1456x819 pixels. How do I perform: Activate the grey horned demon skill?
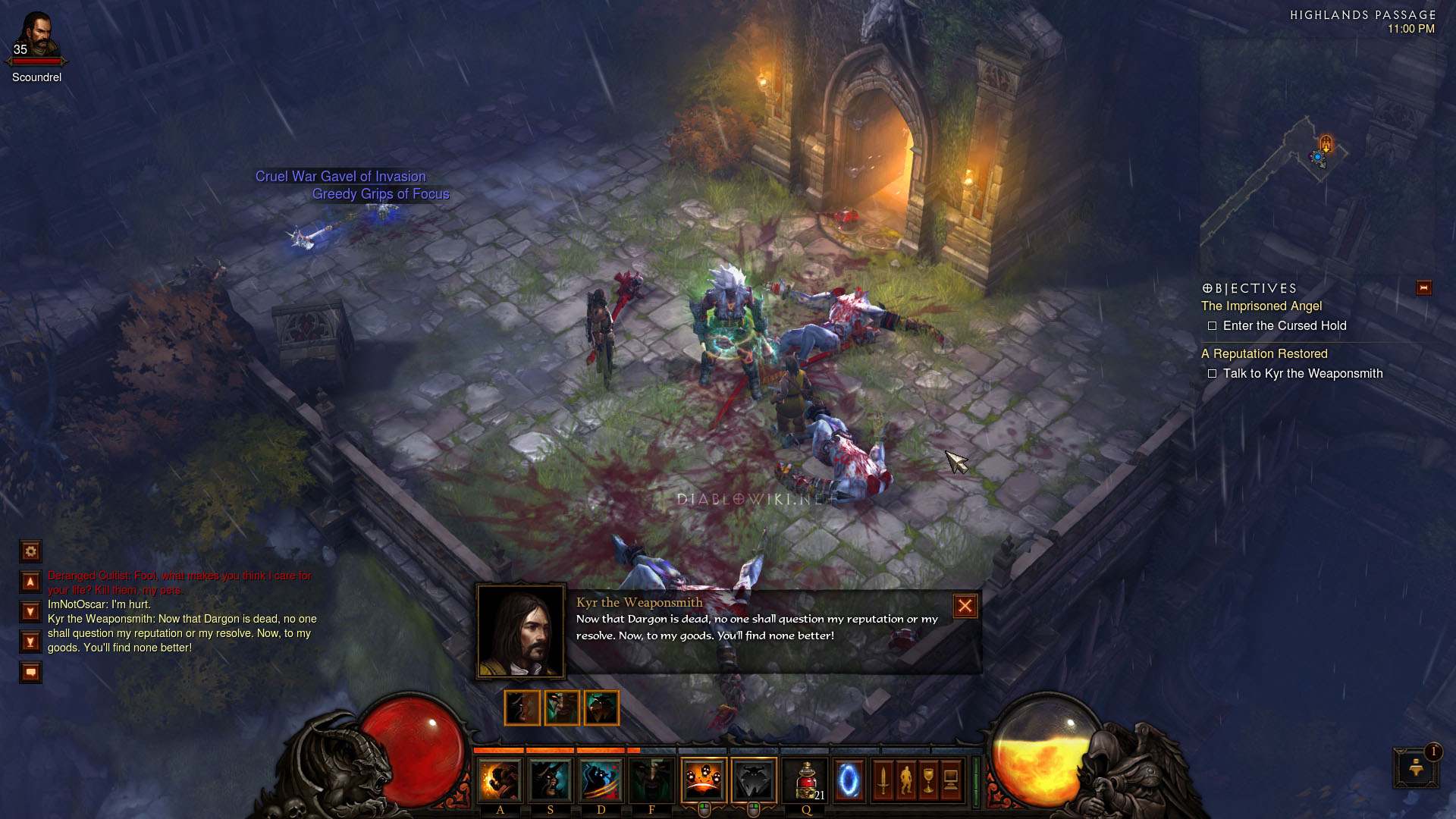point(754,780)
